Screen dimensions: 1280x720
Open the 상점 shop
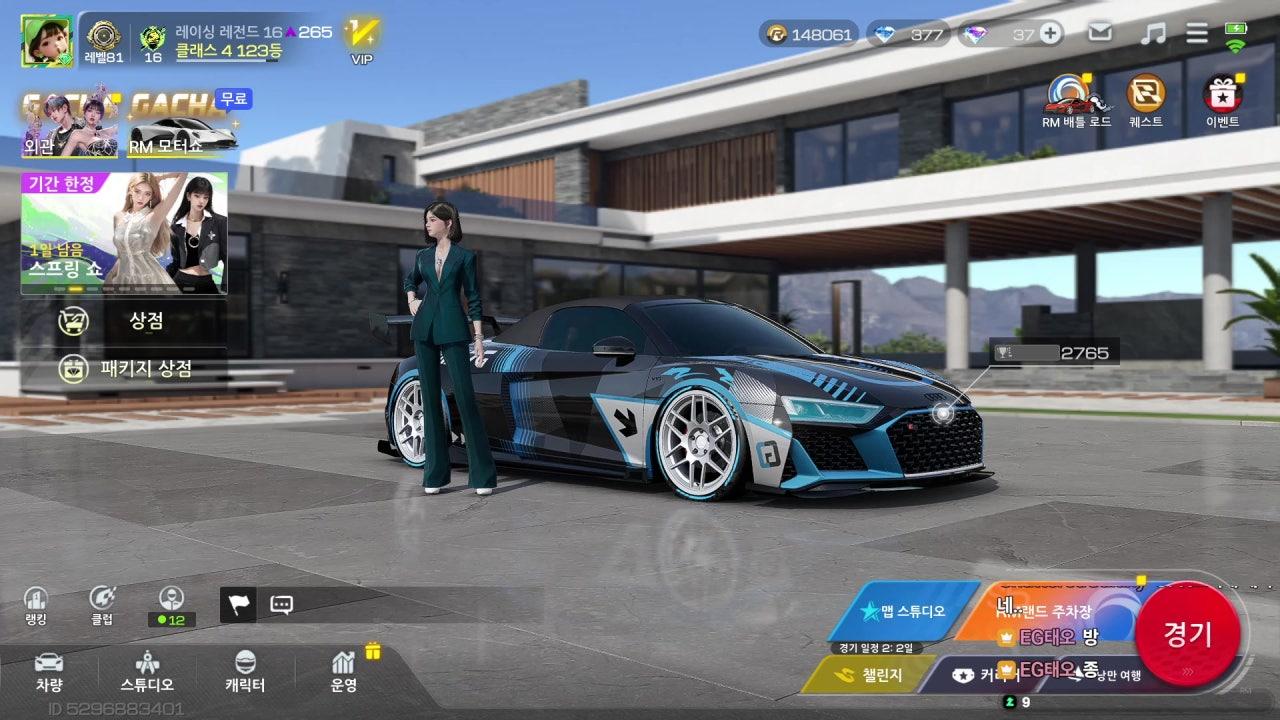click(125, 321)
